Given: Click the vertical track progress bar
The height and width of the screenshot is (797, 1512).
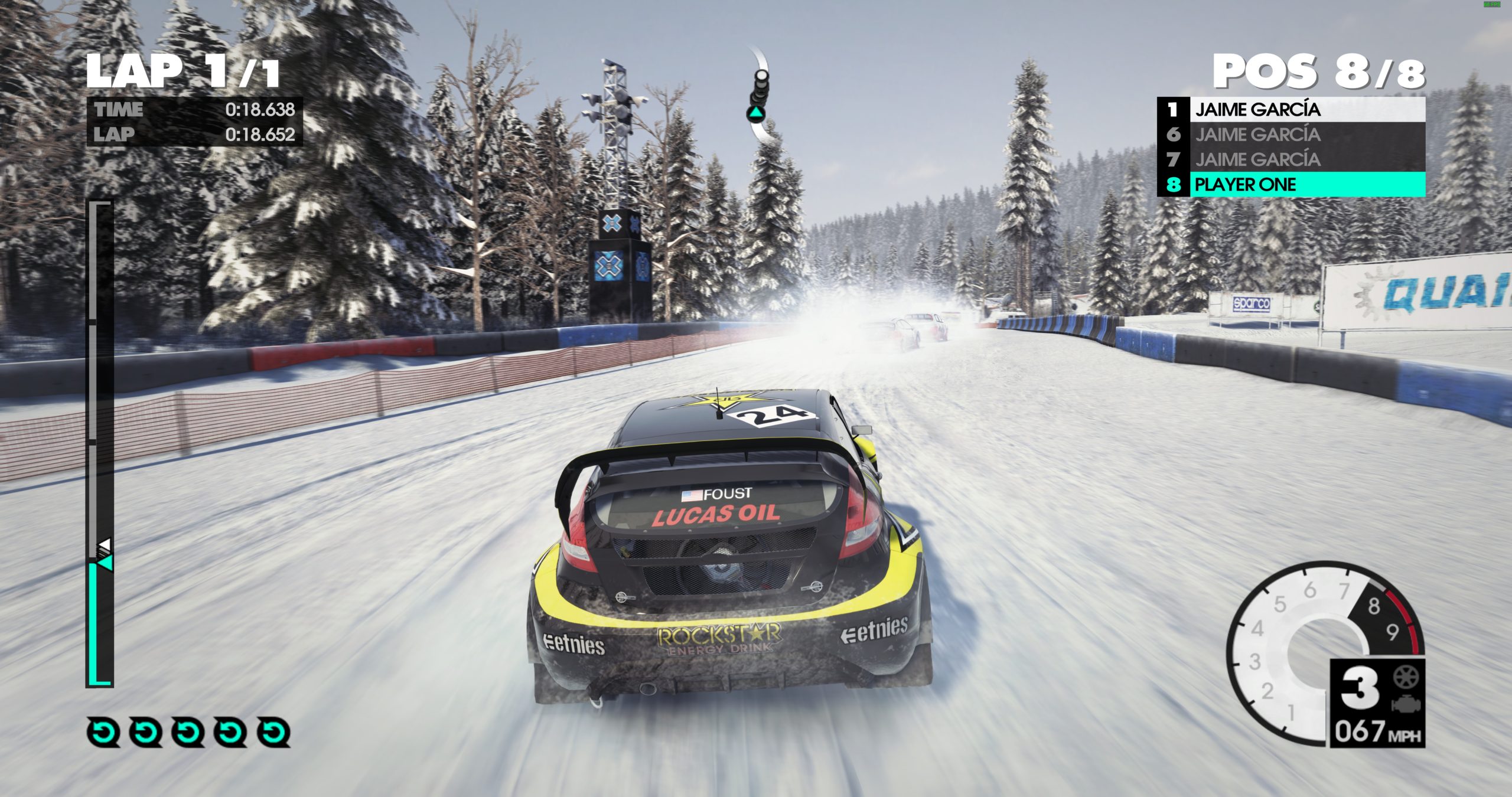Looking at the screenshot, I should [100, 444].
